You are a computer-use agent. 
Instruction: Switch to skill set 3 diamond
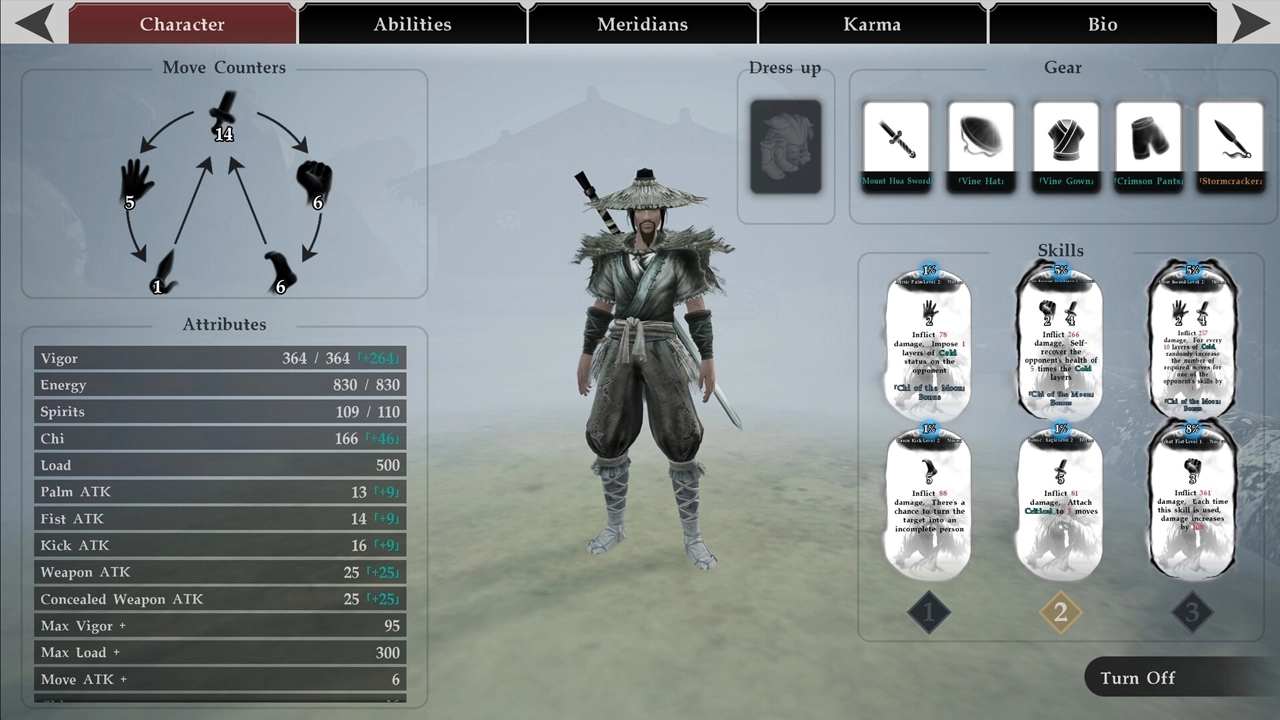[x=1191, y=612]
